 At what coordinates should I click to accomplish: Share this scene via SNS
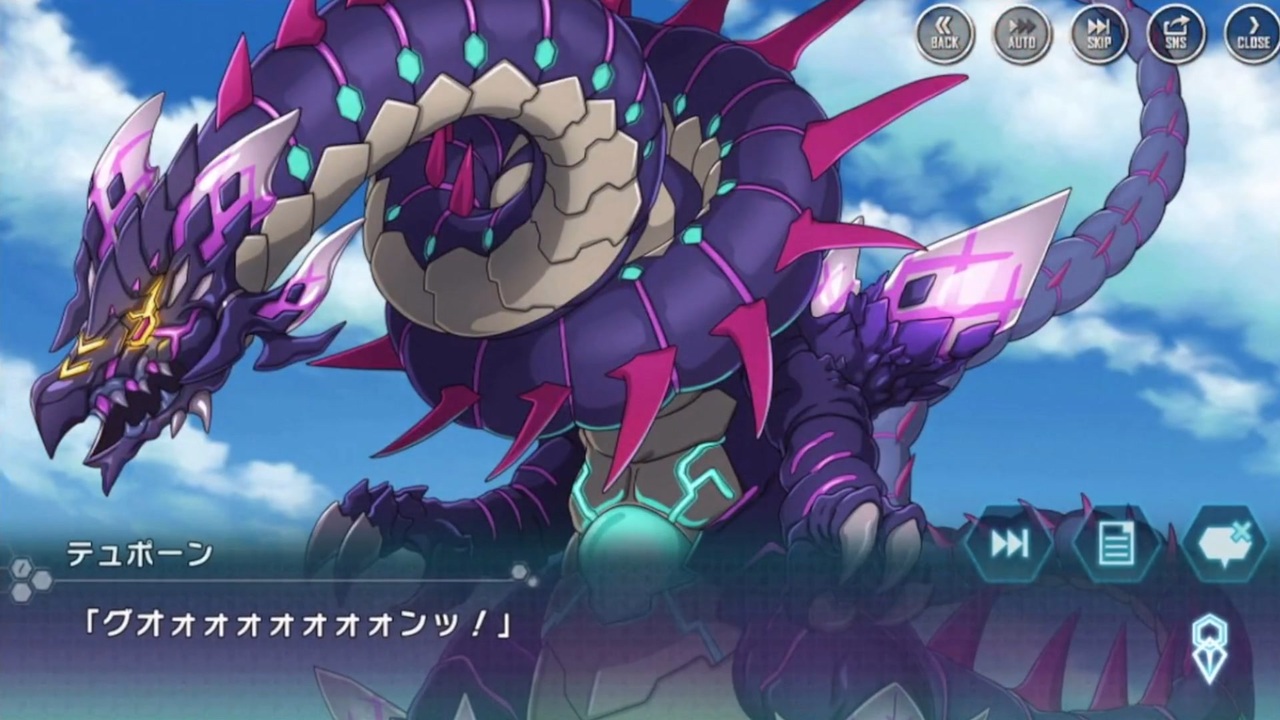1175,35
